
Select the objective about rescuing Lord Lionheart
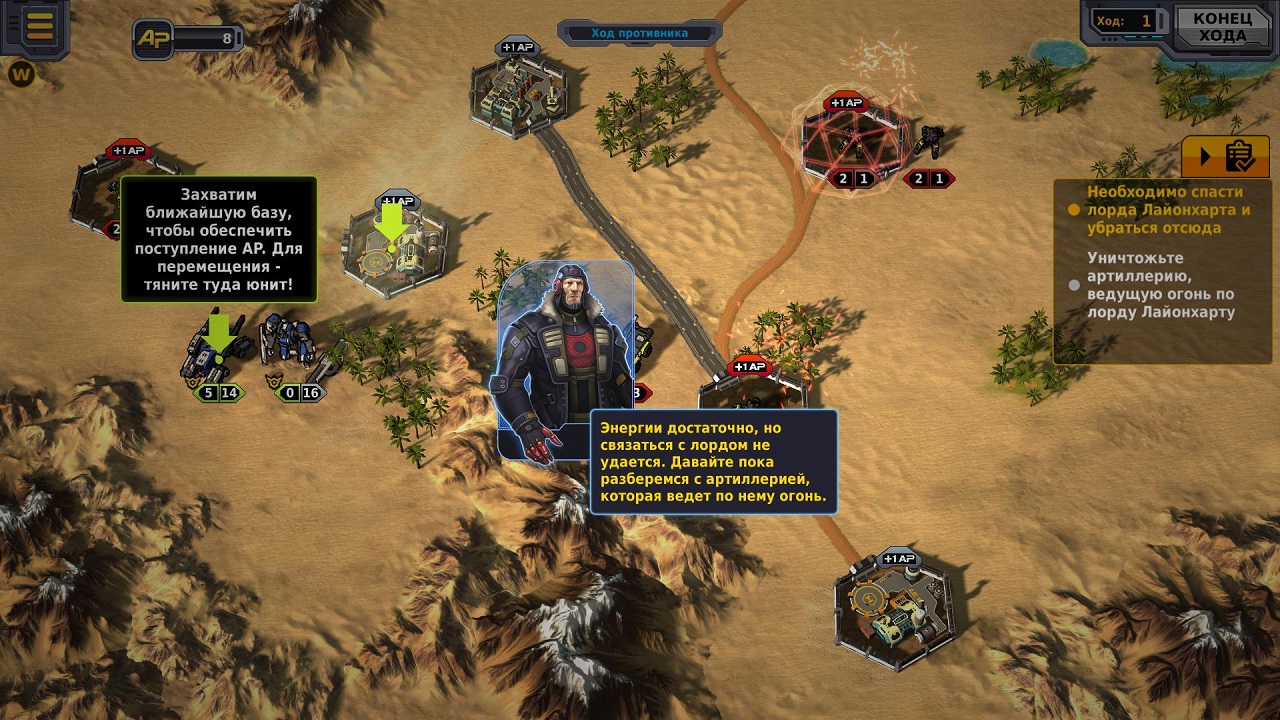tap(1168, 210)
